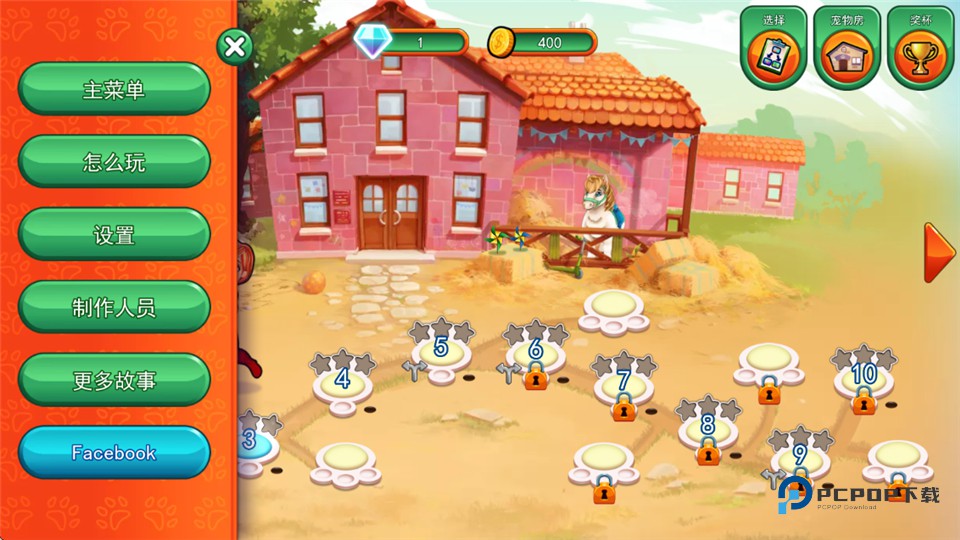Open the 主菜单 main menu entry
This screenshot has height=540, width=960.
[x=114, y=90]
